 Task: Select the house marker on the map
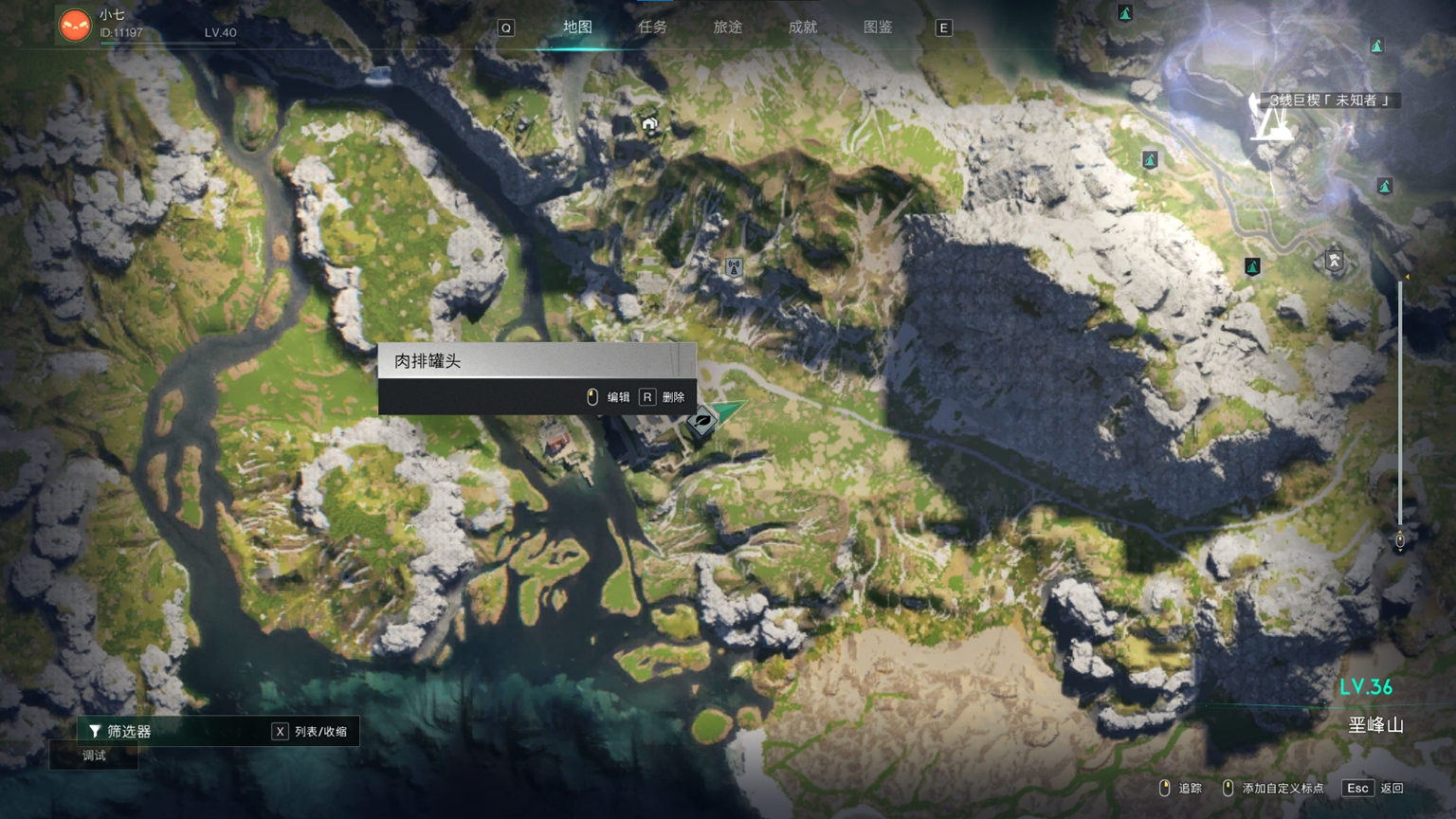tap(649, 124)
